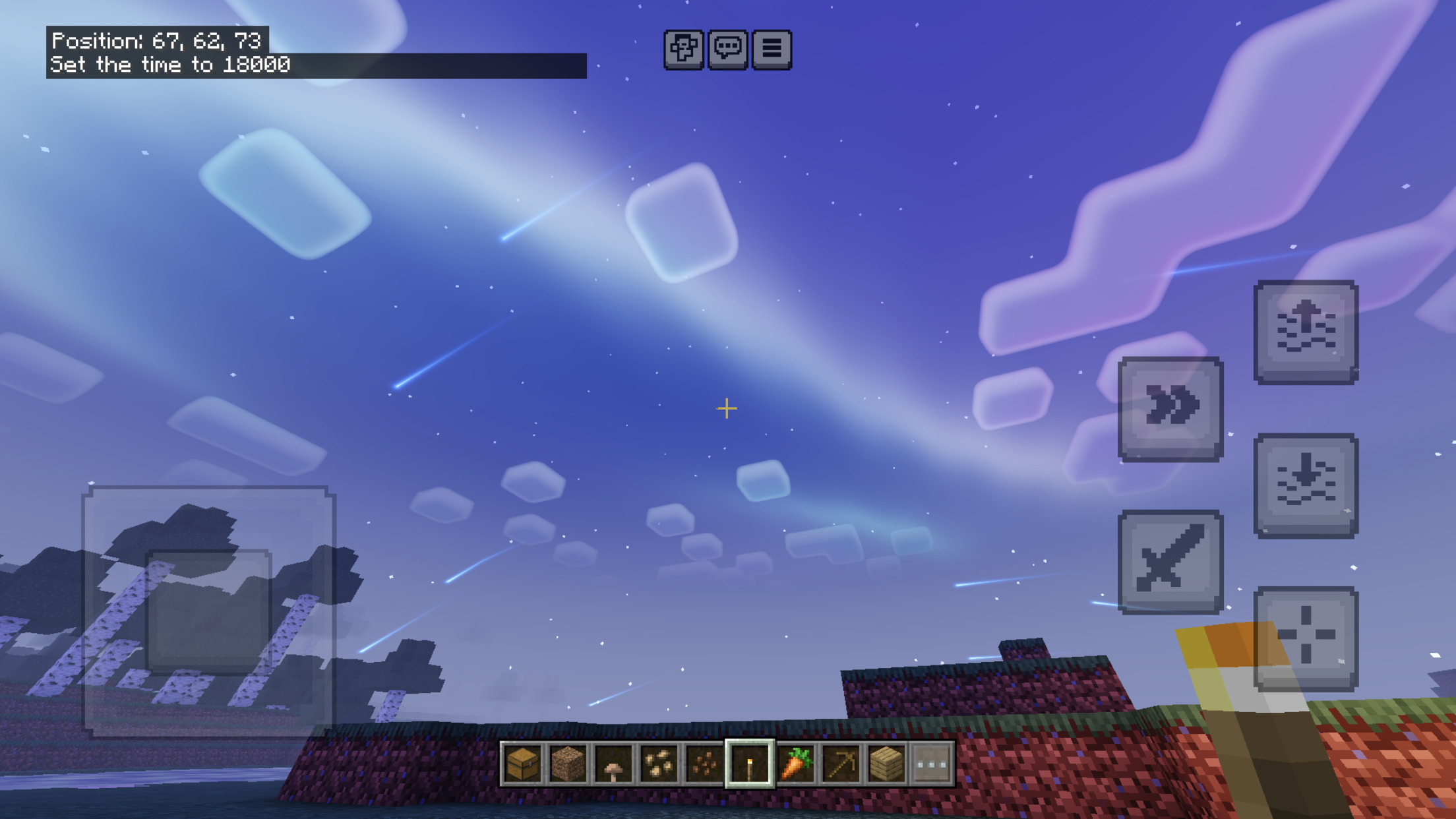The width and height of the screenshot is (1456, 819).
Task: Equip the pickaxe from the hotbar
Action: click(841, 764)
